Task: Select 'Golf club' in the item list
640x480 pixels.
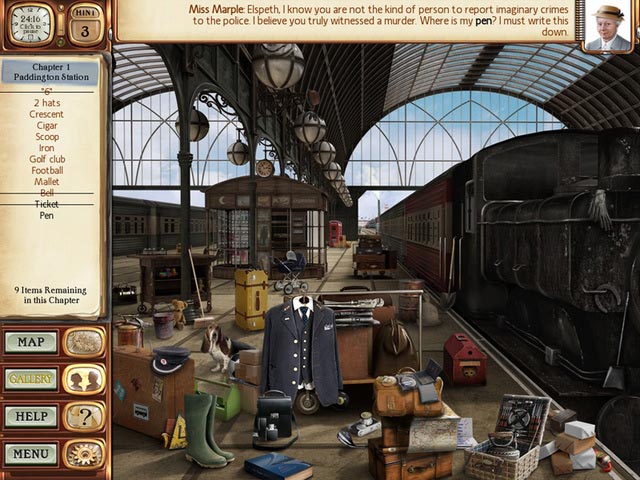Action: 47,159
